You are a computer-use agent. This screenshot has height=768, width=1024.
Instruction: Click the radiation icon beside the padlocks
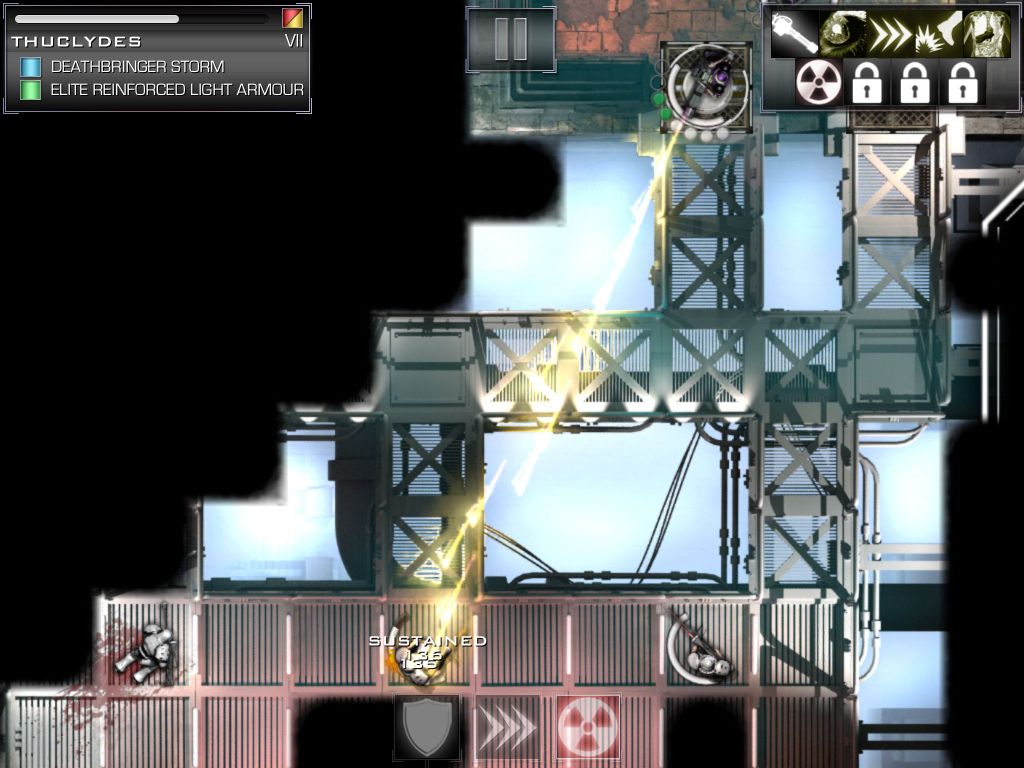819,83
